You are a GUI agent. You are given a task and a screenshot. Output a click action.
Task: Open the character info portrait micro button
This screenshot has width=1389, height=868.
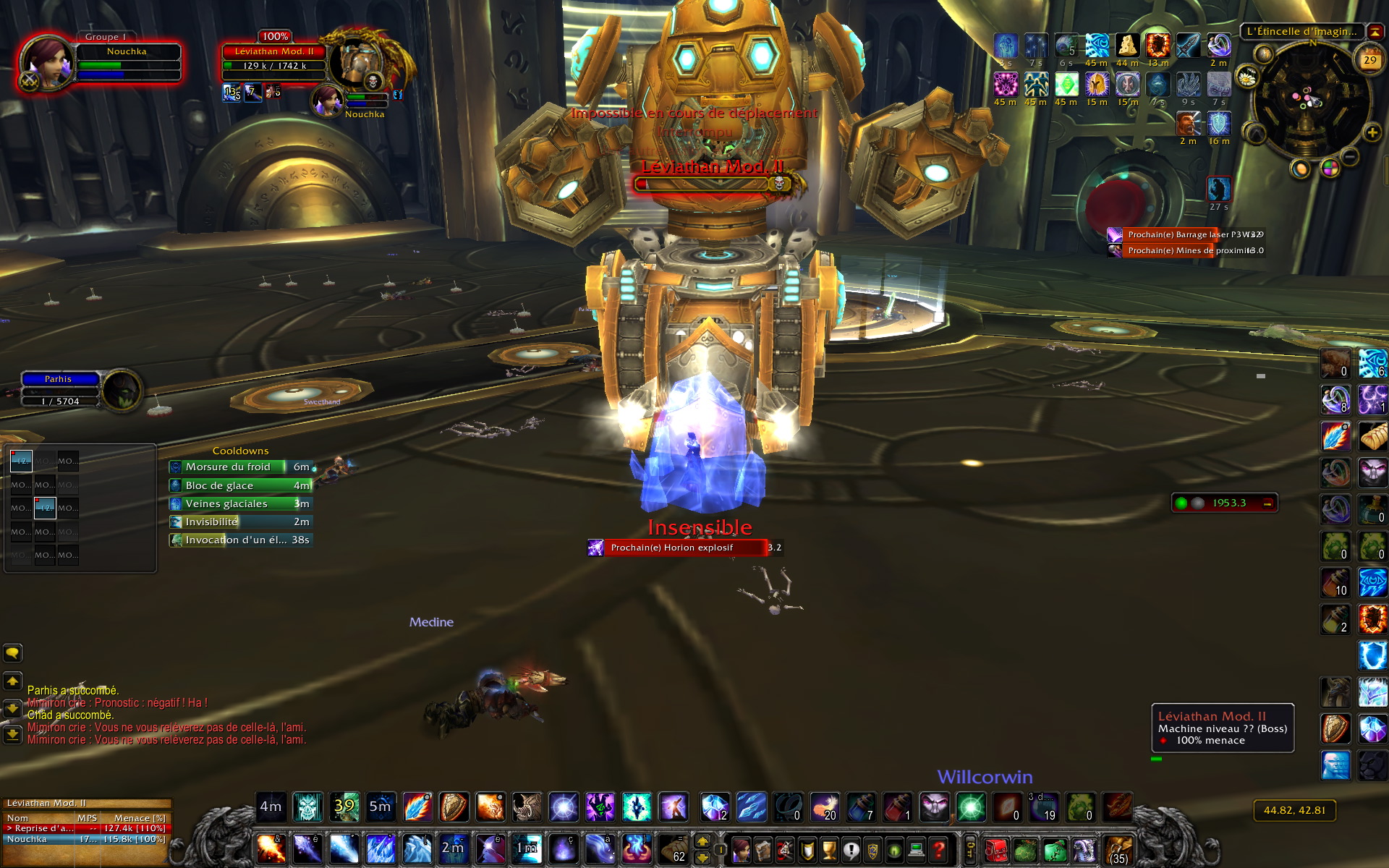point(741,849)
